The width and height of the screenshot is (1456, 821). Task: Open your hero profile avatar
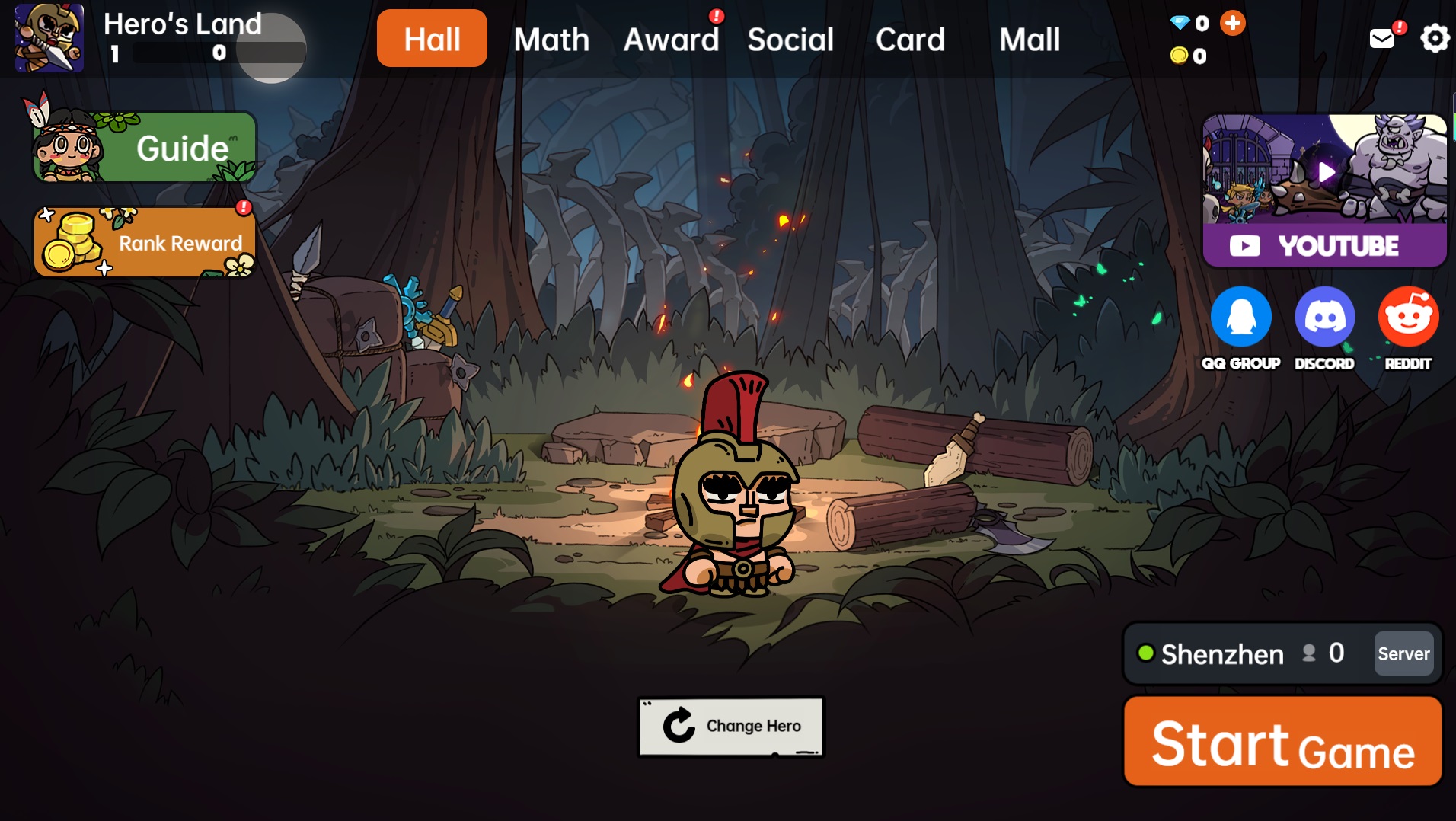pos(49,38)
